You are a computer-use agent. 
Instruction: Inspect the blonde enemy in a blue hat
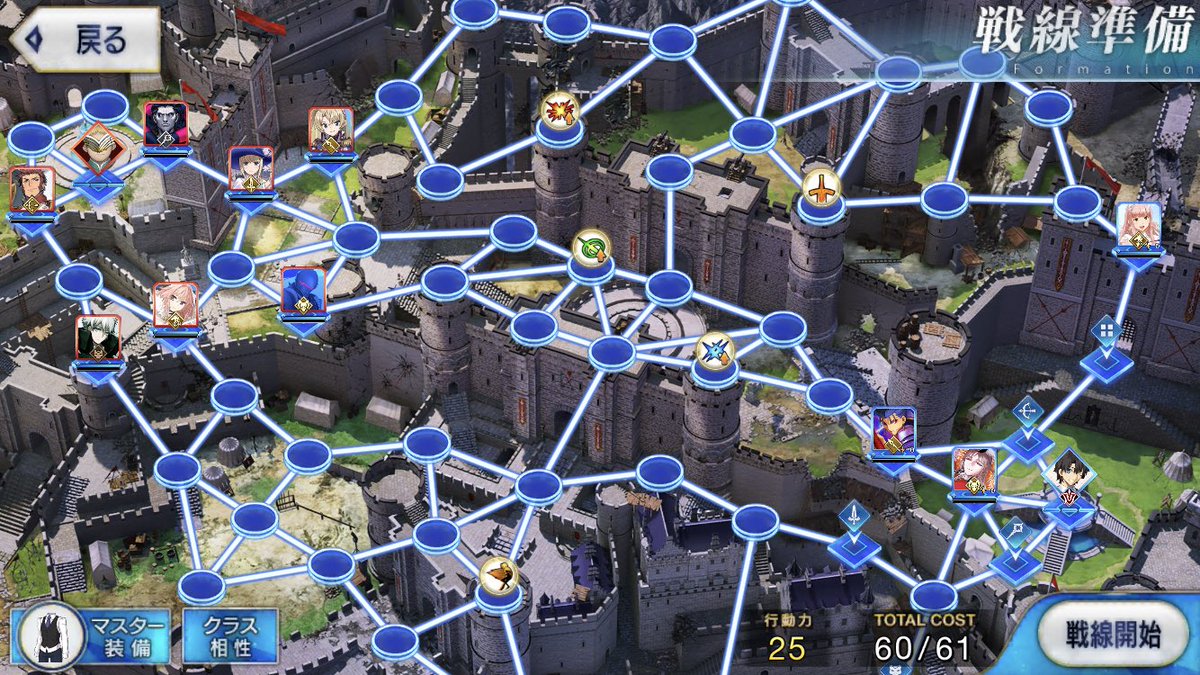[250, 170]
